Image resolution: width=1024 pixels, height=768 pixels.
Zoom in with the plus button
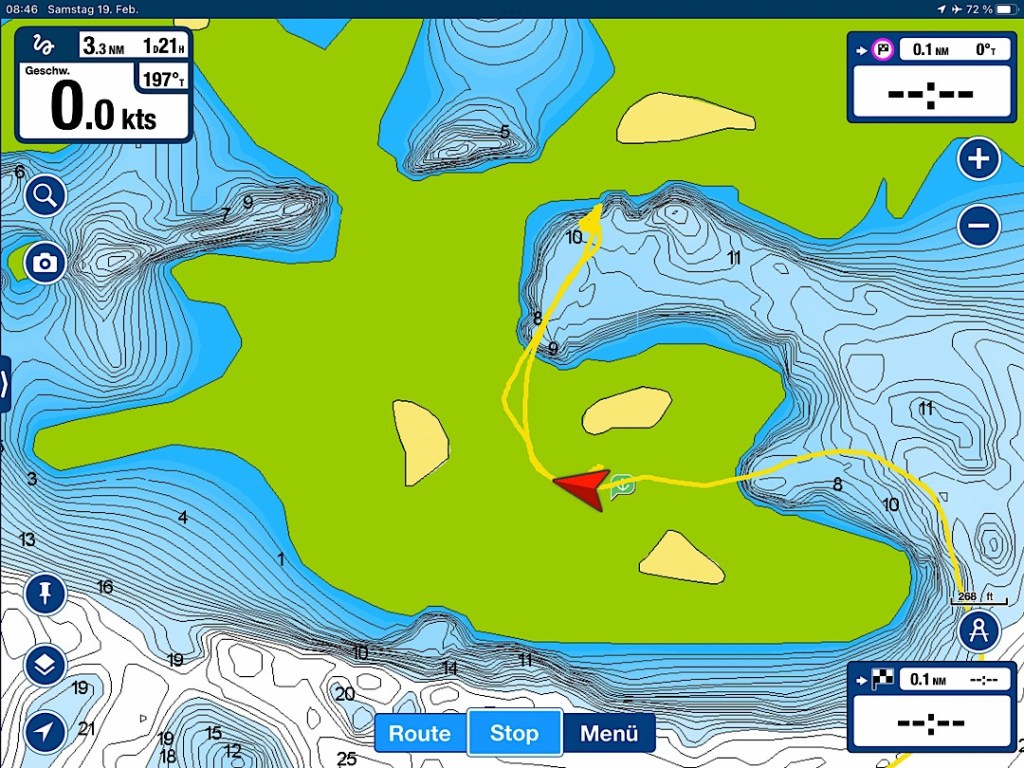click(x=979, y=159)
